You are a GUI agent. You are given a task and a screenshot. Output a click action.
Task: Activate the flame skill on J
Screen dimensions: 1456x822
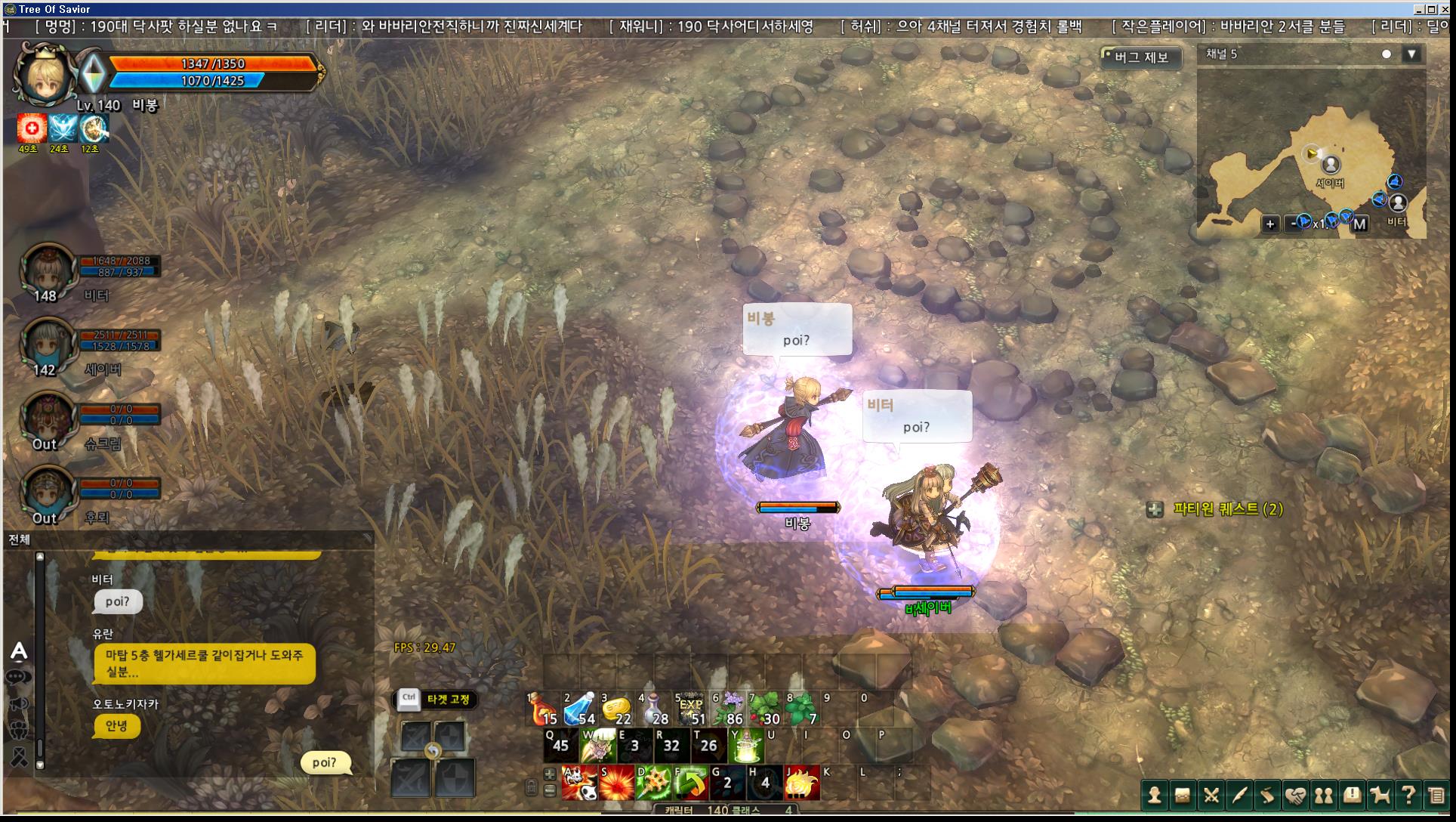[801, 783]
